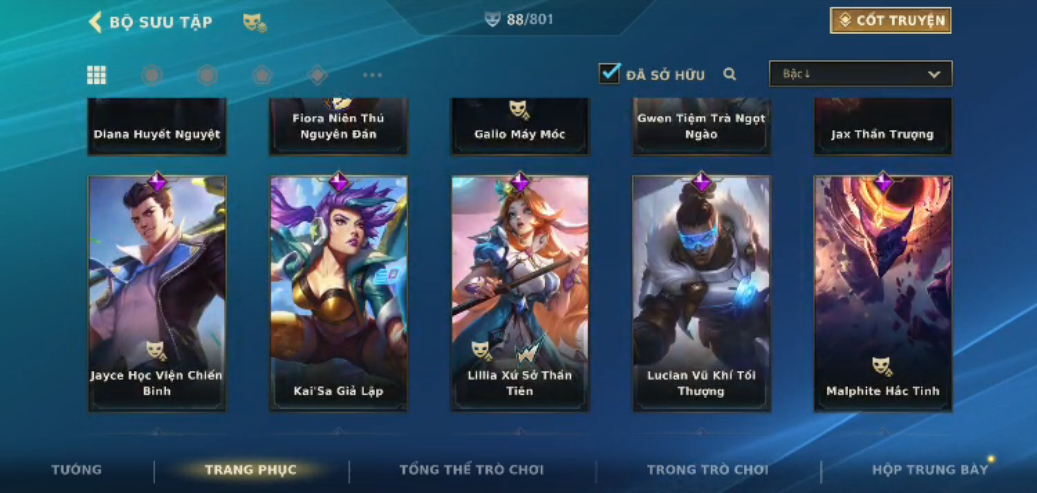The image size is (1037, 493).
Task: Pick the Lillia Xứ Sở Thần Tiên skin
Action: click(x=520, y=293)
